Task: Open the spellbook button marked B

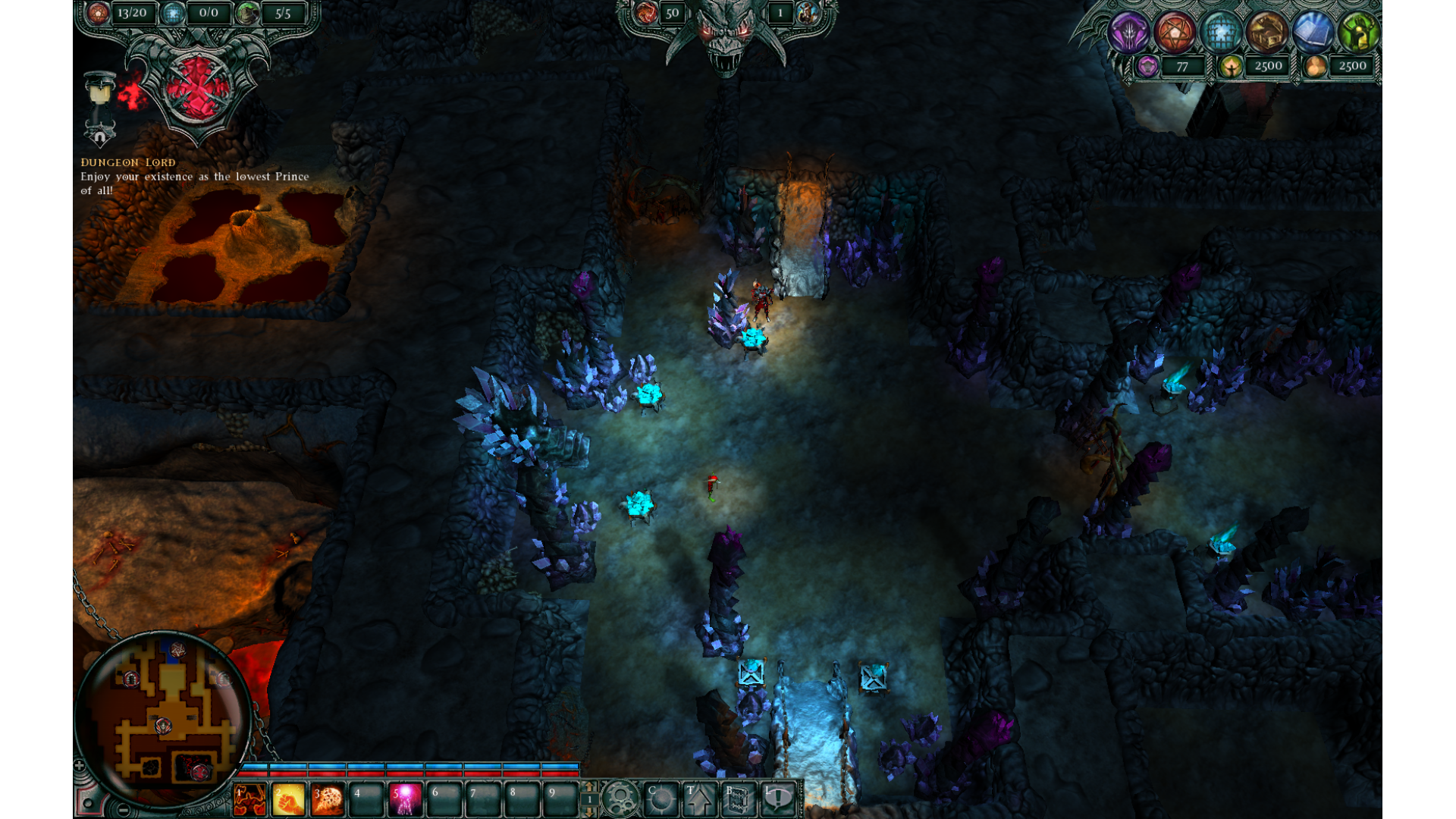Action: click(738, 799)
